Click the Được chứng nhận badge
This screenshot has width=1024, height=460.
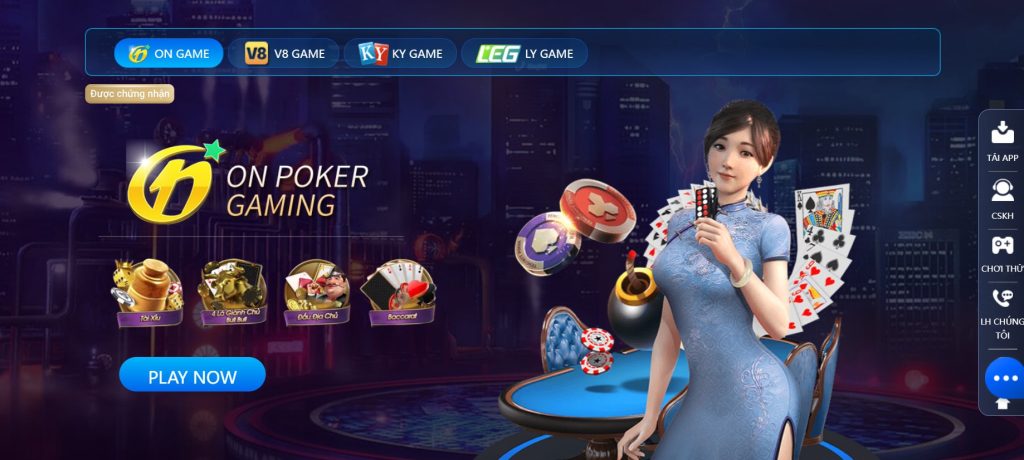(131, 93)
